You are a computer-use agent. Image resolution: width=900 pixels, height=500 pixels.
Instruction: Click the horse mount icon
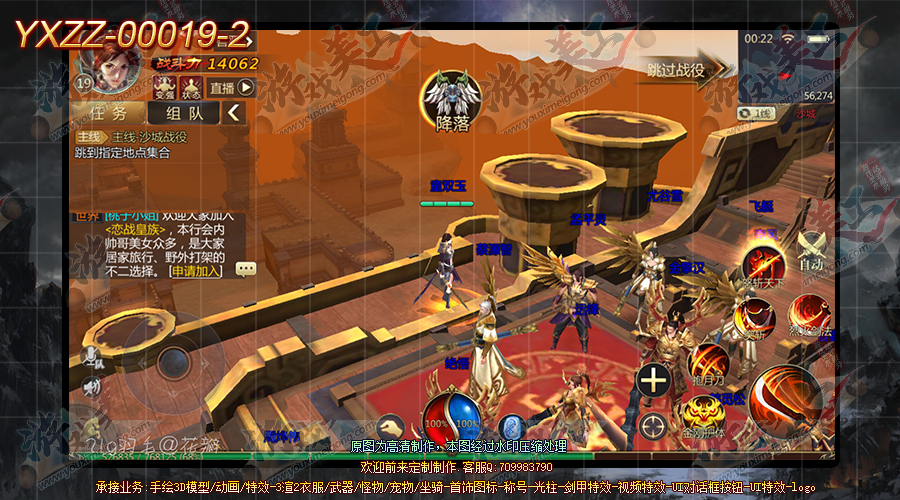(388, 425)
